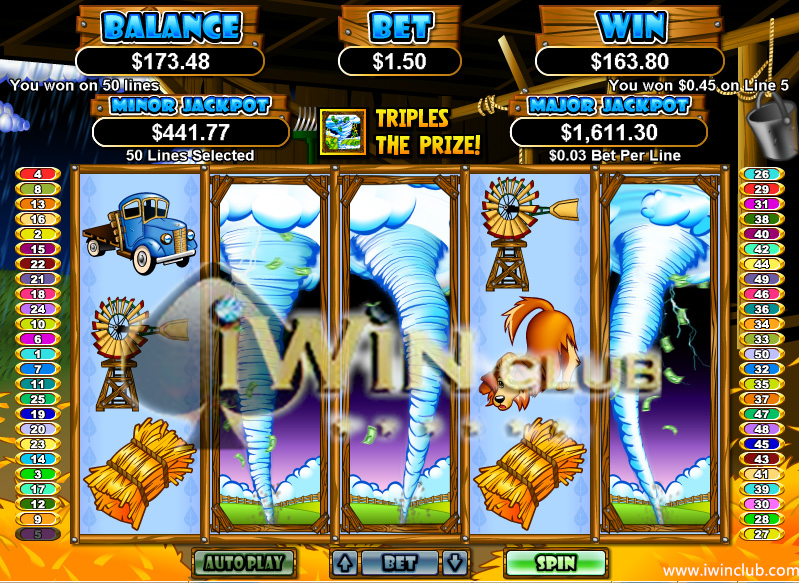The image size is (799, 583).
Task: Select payline 26 marker
Action: pyautogui.click(x=760, y=174)
